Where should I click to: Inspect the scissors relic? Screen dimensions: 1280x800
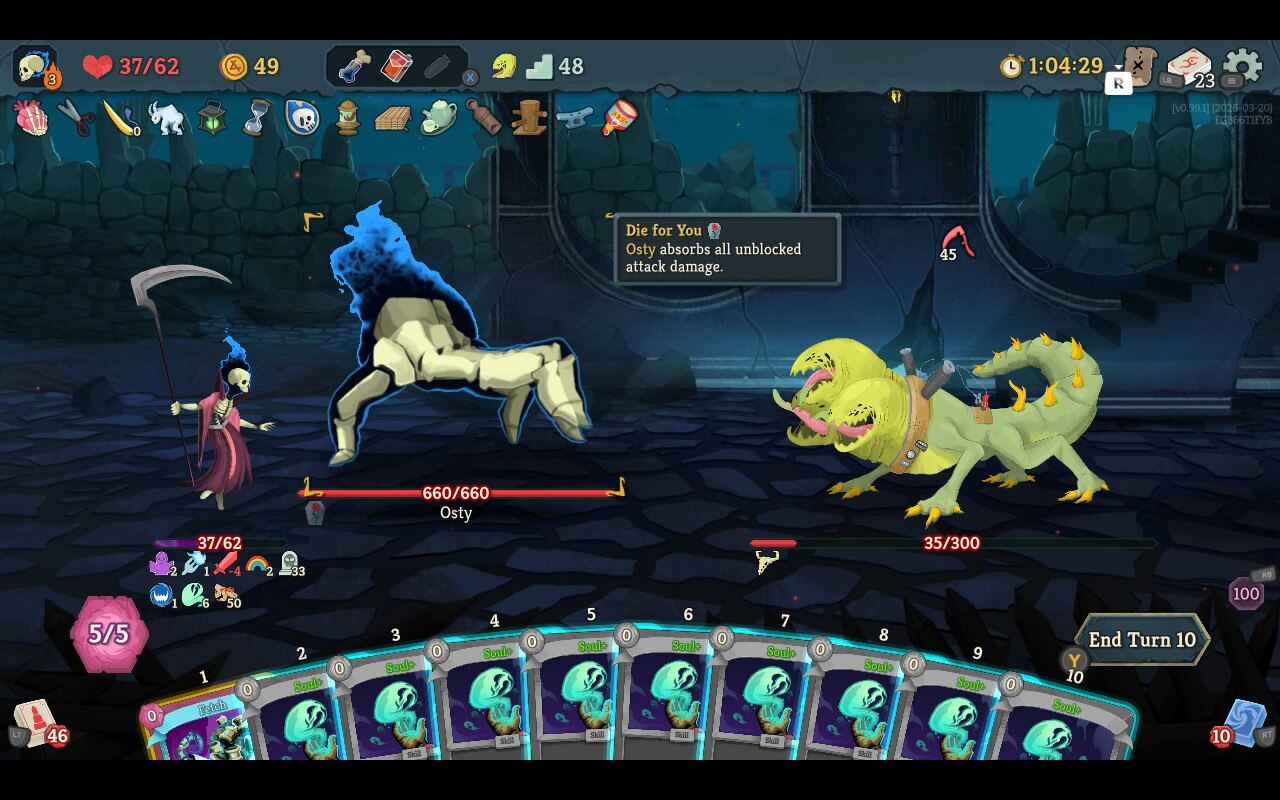(x=76, y=118)
